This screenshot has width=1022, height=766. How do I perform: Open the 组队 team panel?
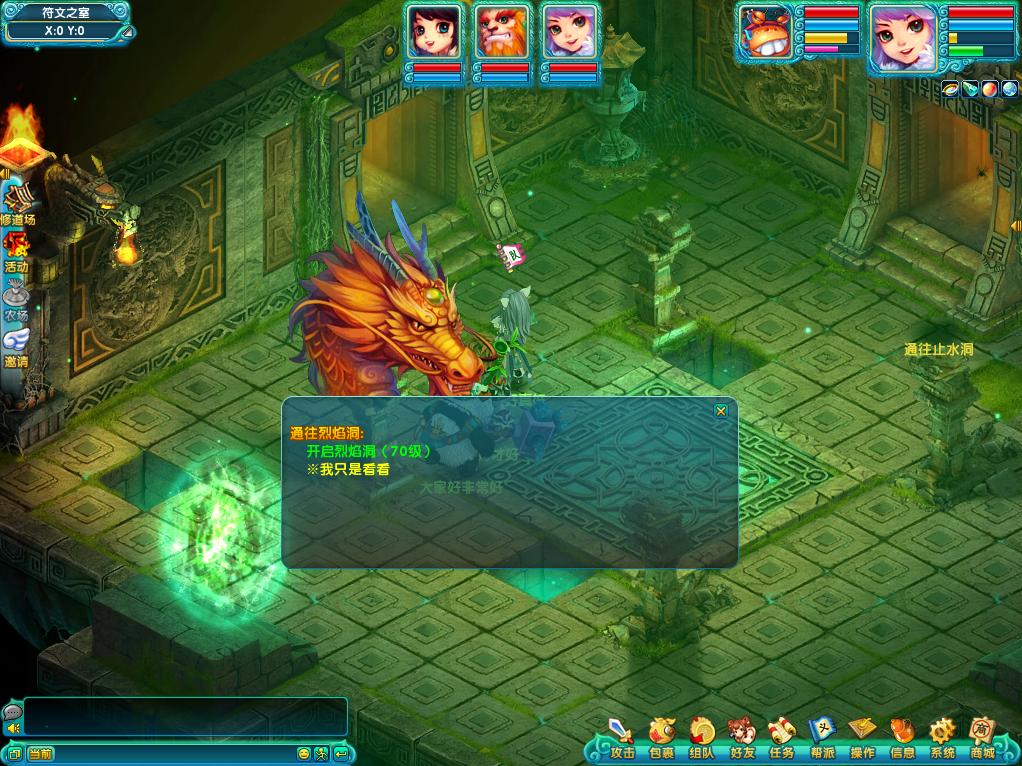[702, 738]
